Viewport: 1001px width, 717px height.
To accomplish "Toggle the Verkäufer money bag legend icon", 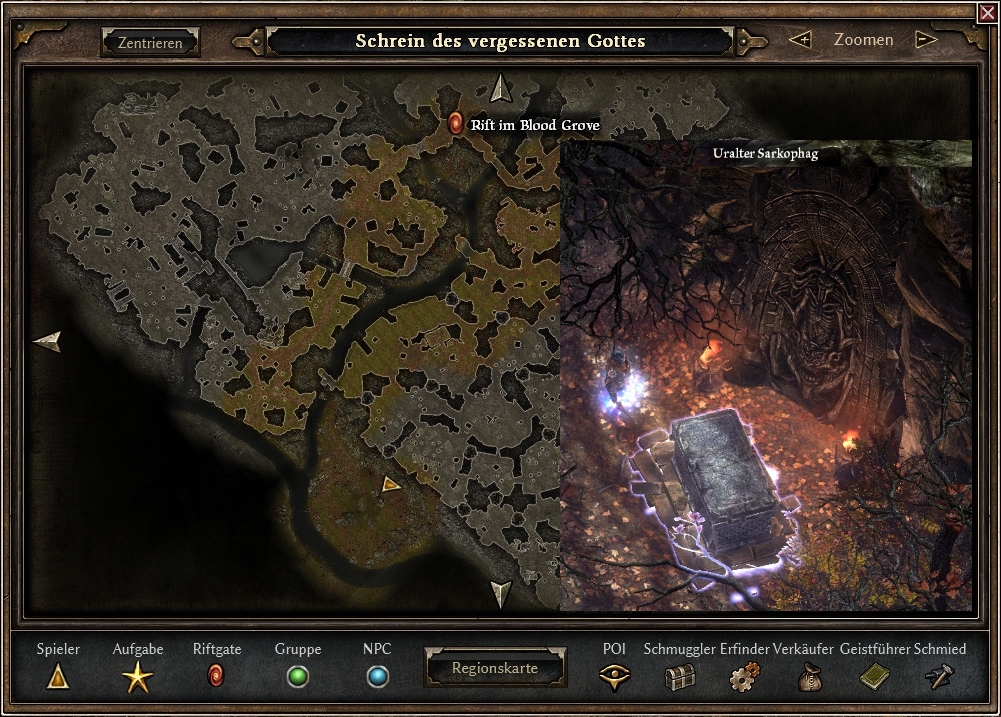I will coord(808,678).
